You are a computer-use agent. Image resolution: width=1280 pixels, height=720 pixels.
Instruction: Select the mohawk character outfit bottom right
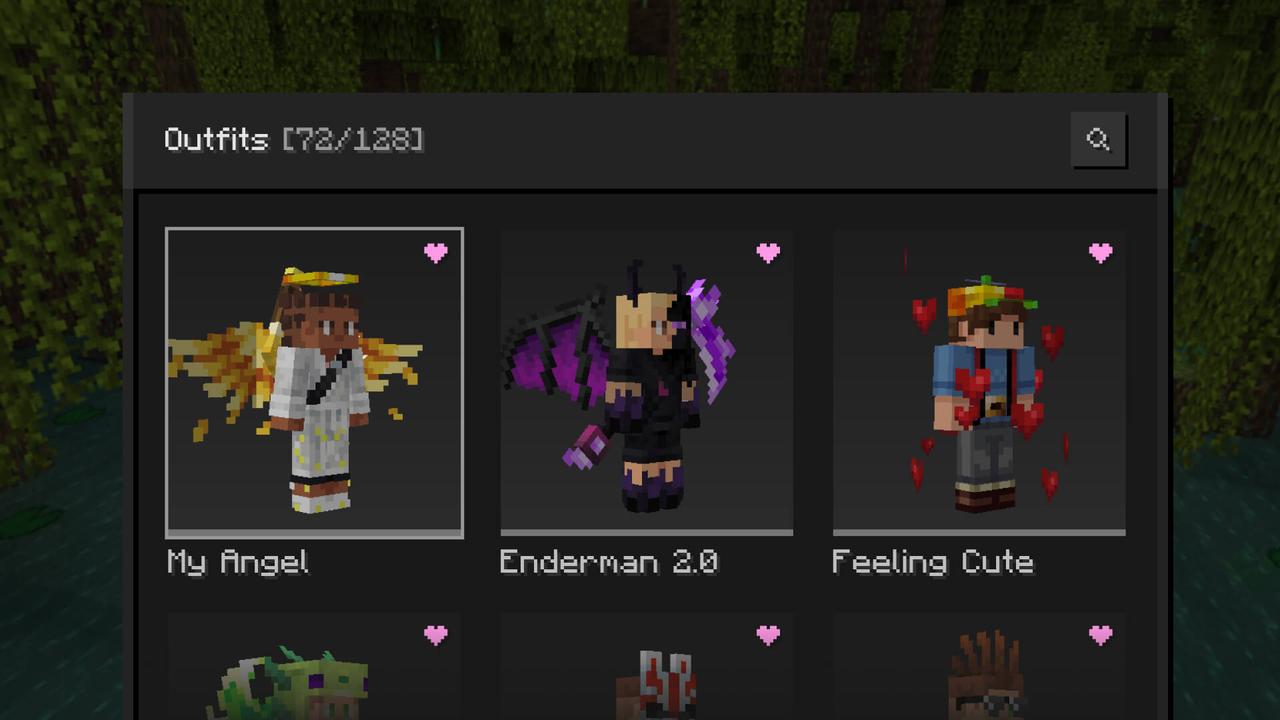[978, 680]
